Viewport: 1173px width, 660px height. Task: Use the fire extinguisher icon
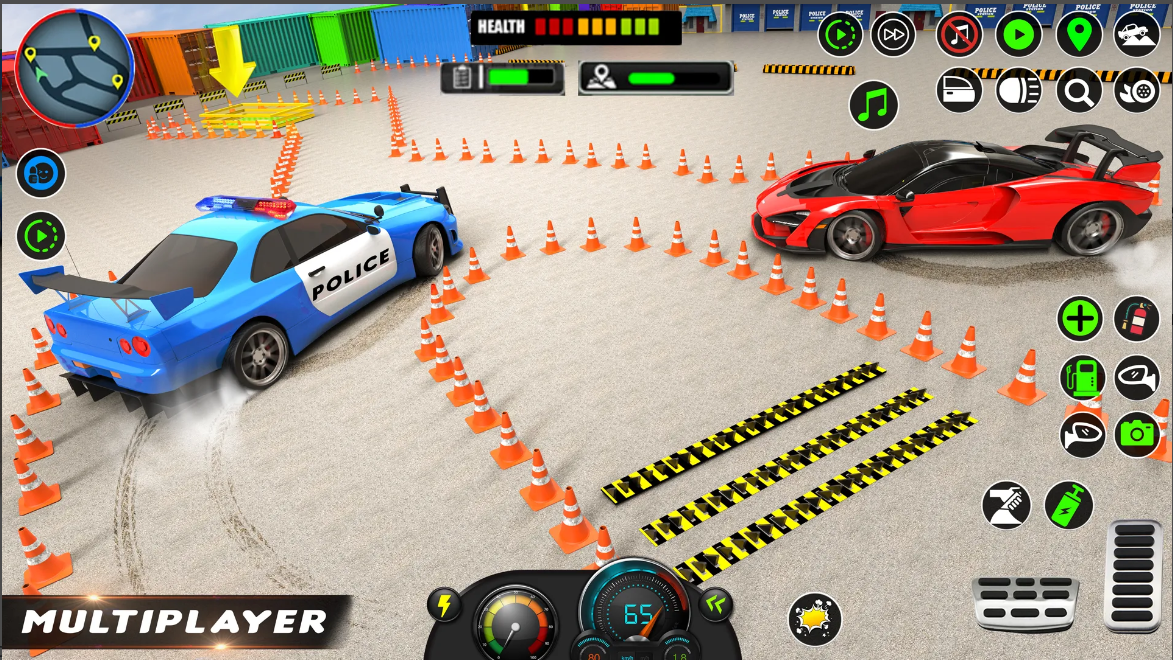[x=1136, y=320]
